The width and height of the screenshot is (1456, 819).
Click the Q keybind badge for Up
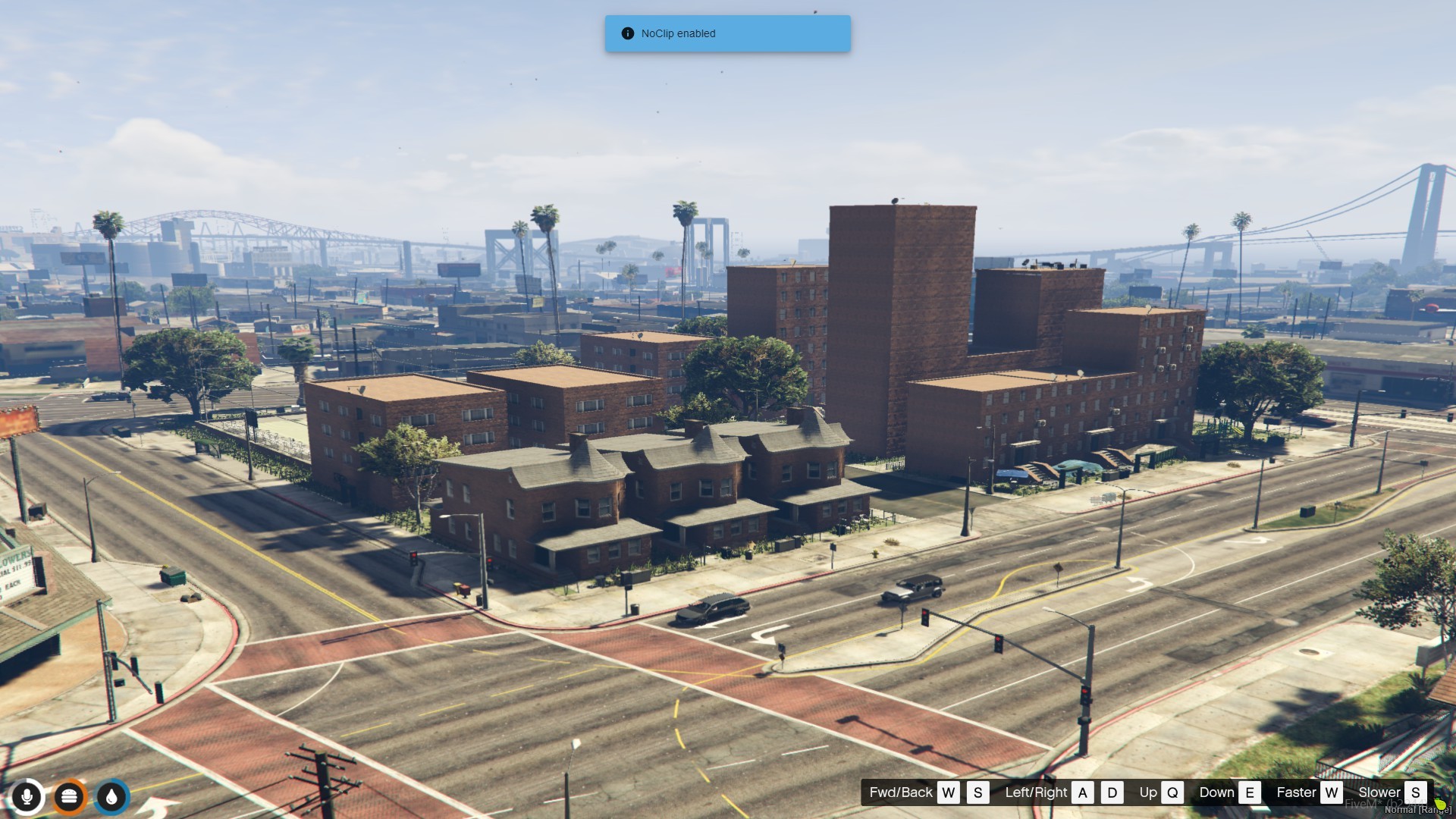tap(1172, 792)
